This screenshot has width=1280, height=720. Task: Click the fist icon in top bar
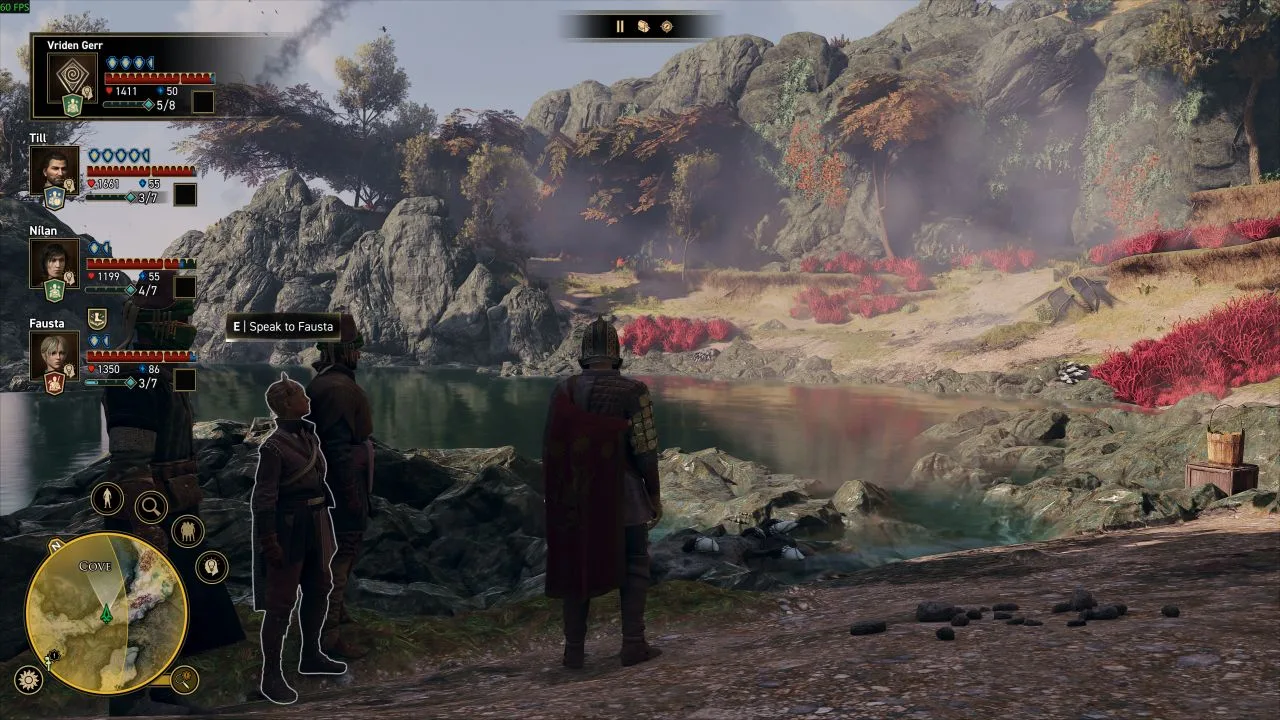(643, 27)
